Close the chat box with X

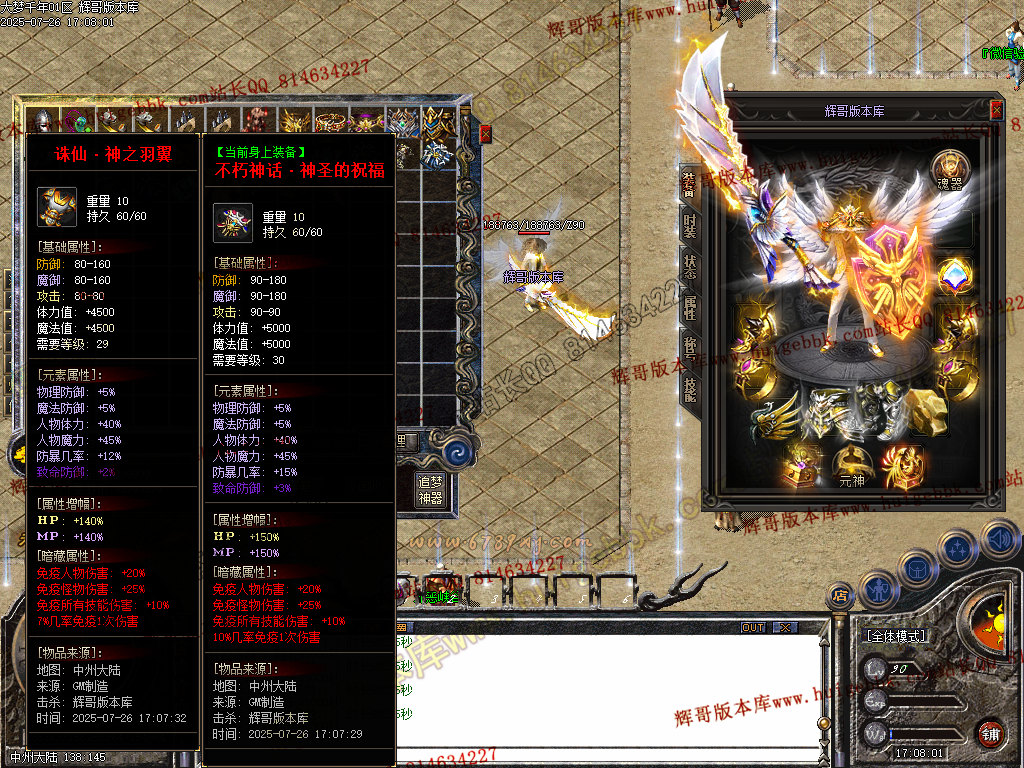[786, 627]
